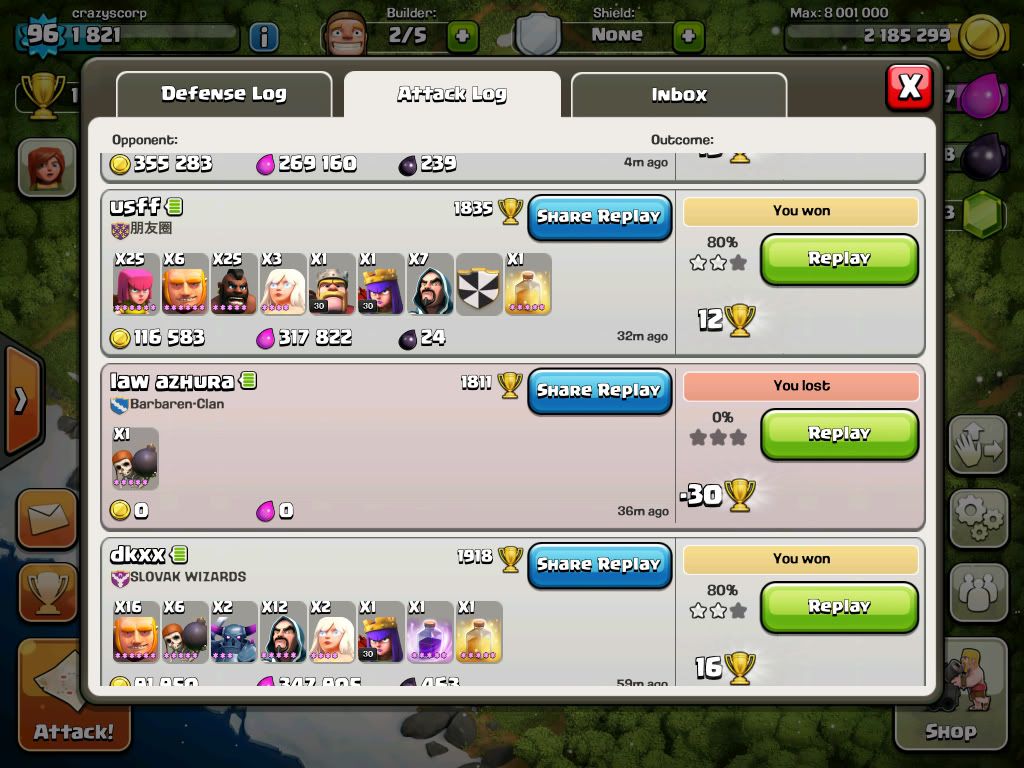Select the Attack Log tab
Screen dimensions: 1024x768
(x=452, y=95)
